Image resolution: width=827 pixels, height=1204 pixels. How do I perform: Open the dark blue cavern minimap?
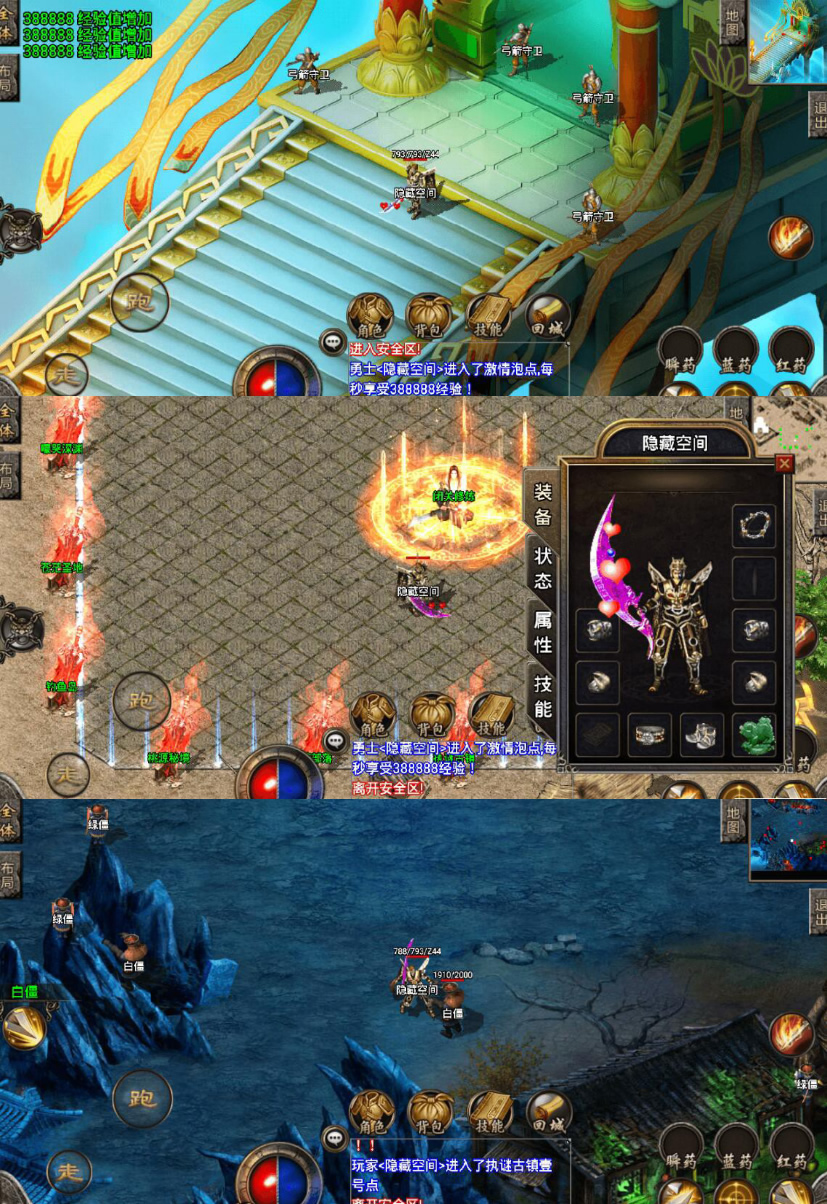pyautogui.click(x=788, y=838)
